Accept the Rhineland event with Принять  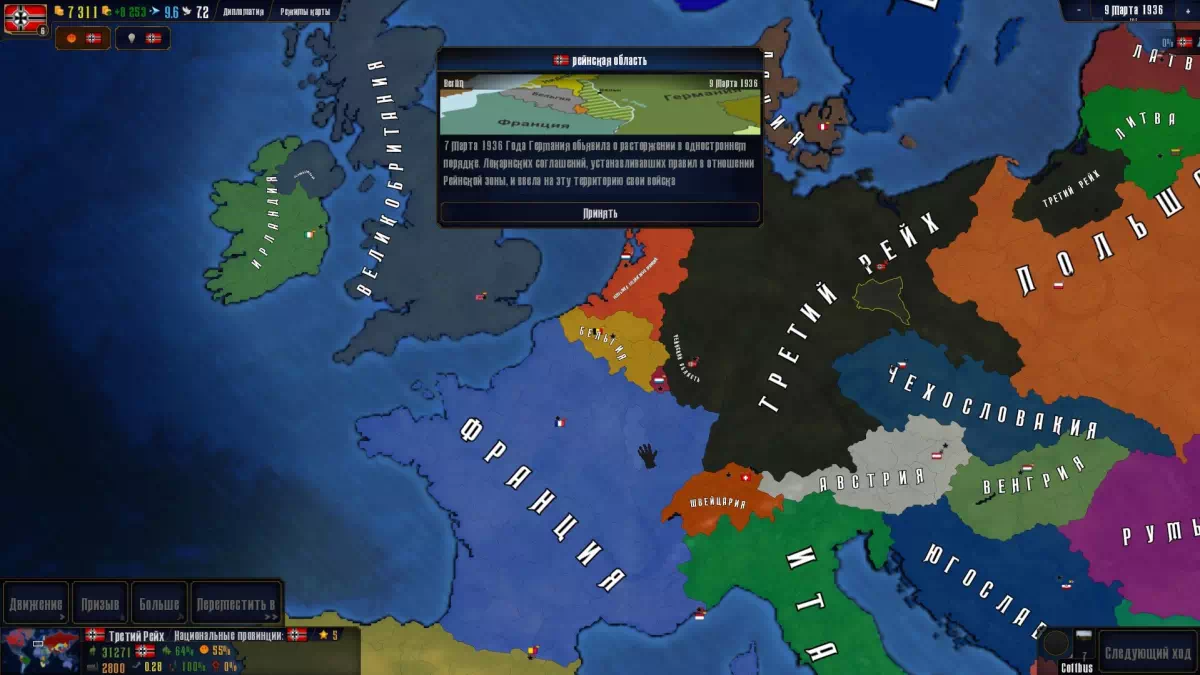coord(600,213)
